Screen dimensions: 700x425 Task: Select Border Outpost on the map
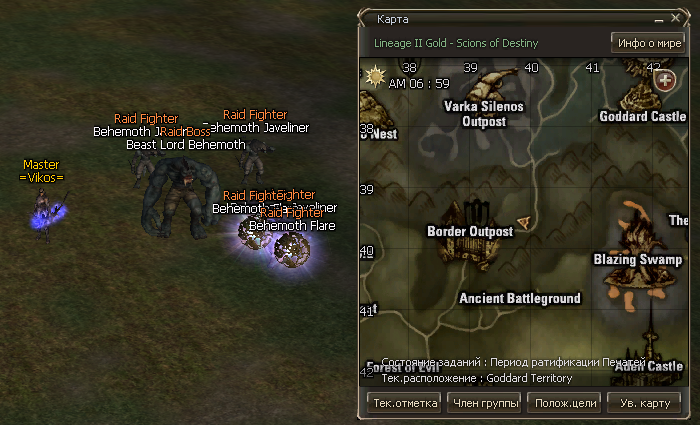point(470,231)
